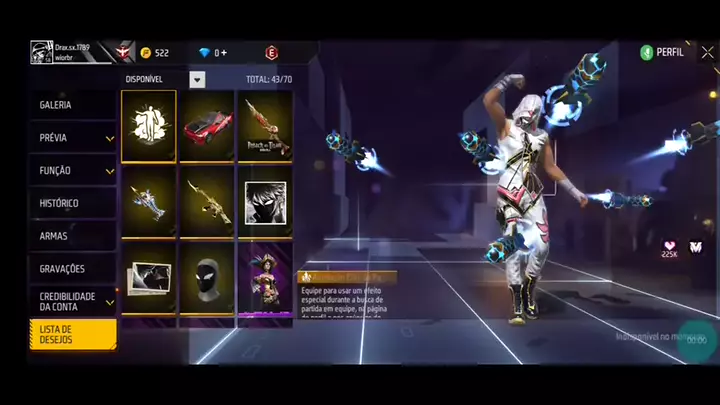
Task: Open the Histórico section
Action: coord(72,204)
